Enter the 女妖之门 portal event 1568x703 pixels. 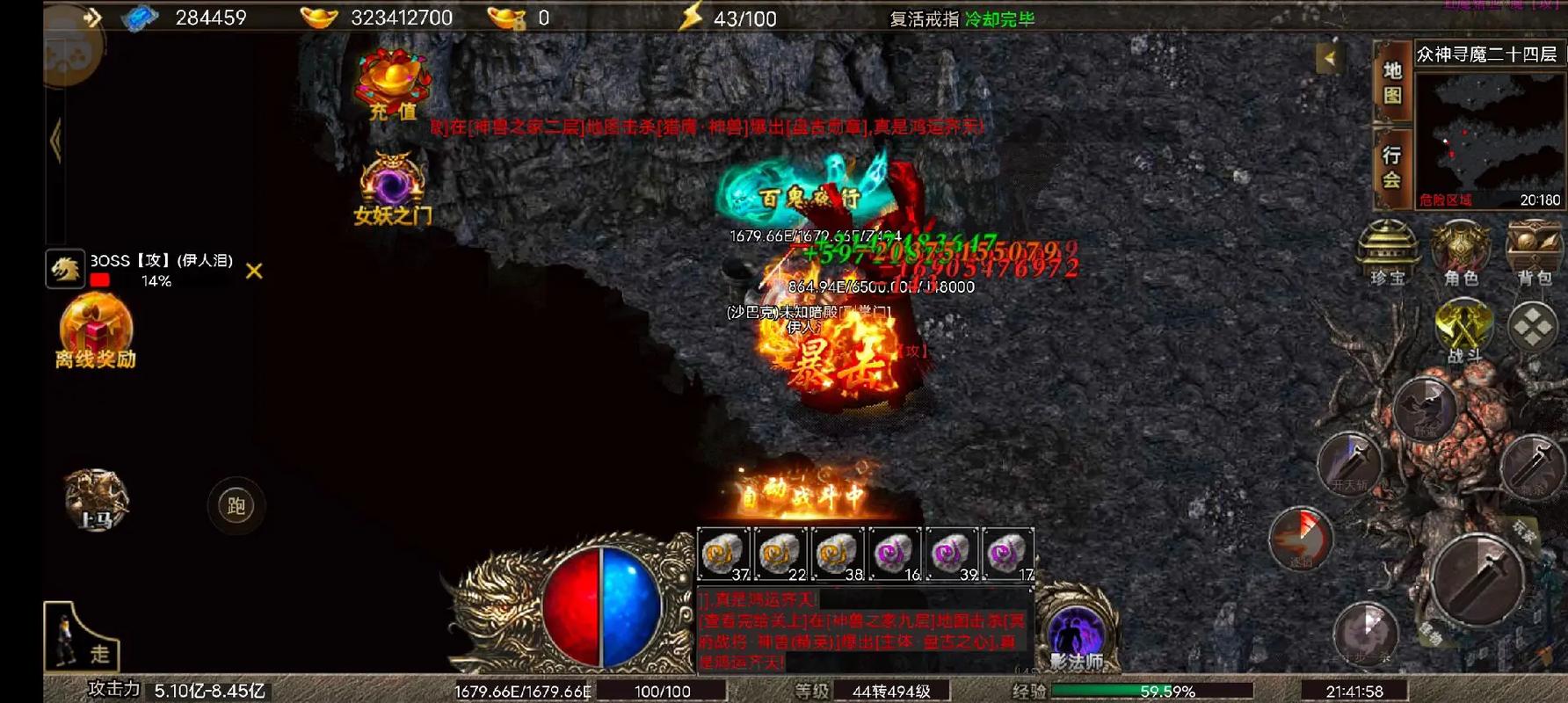tap(392, 187)
